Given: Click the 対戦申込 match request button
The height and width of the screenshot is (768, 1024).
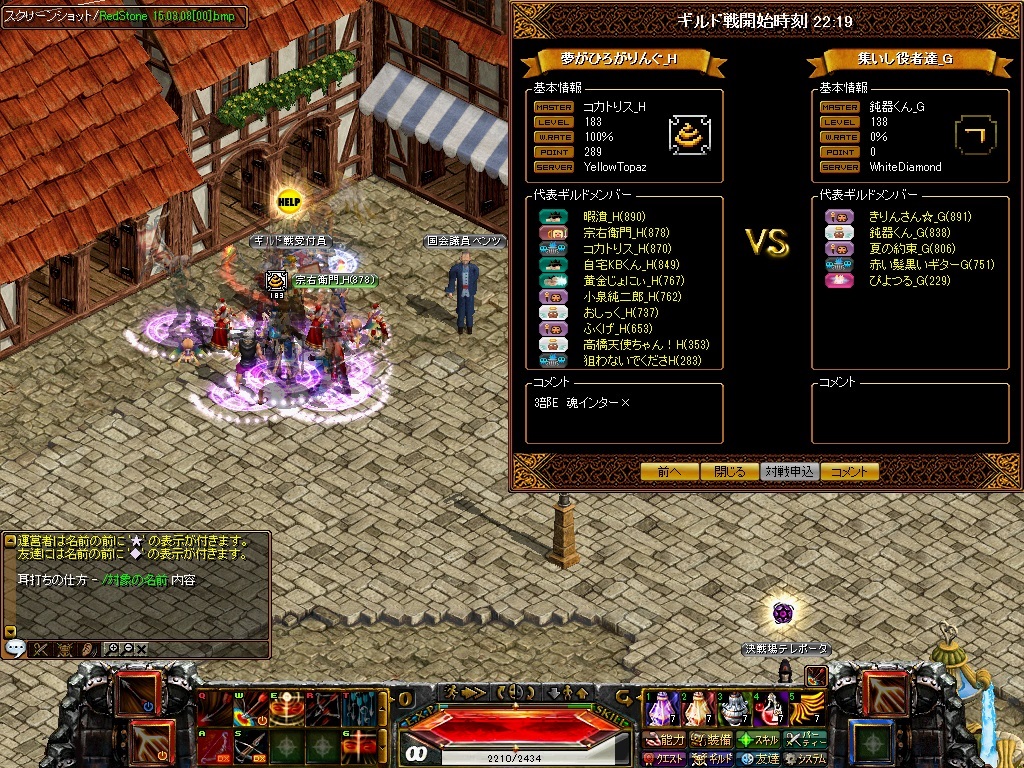Looking at the screenshot, I should pyautogui.click(x=790, y=472).
